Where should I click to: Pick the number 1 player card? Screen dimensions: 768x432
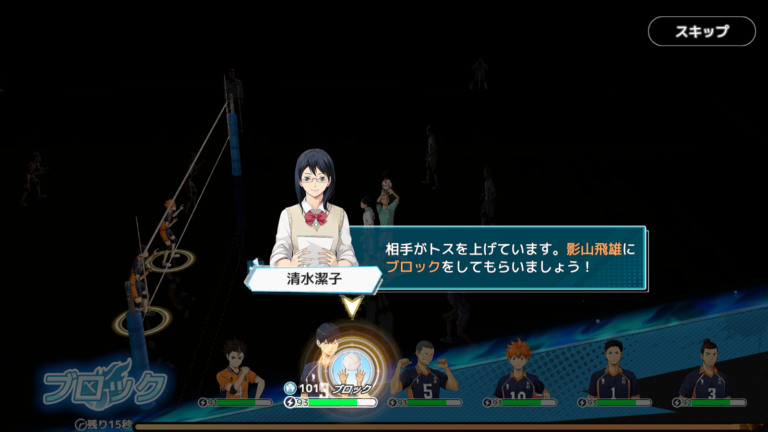(x=612, y=373)
